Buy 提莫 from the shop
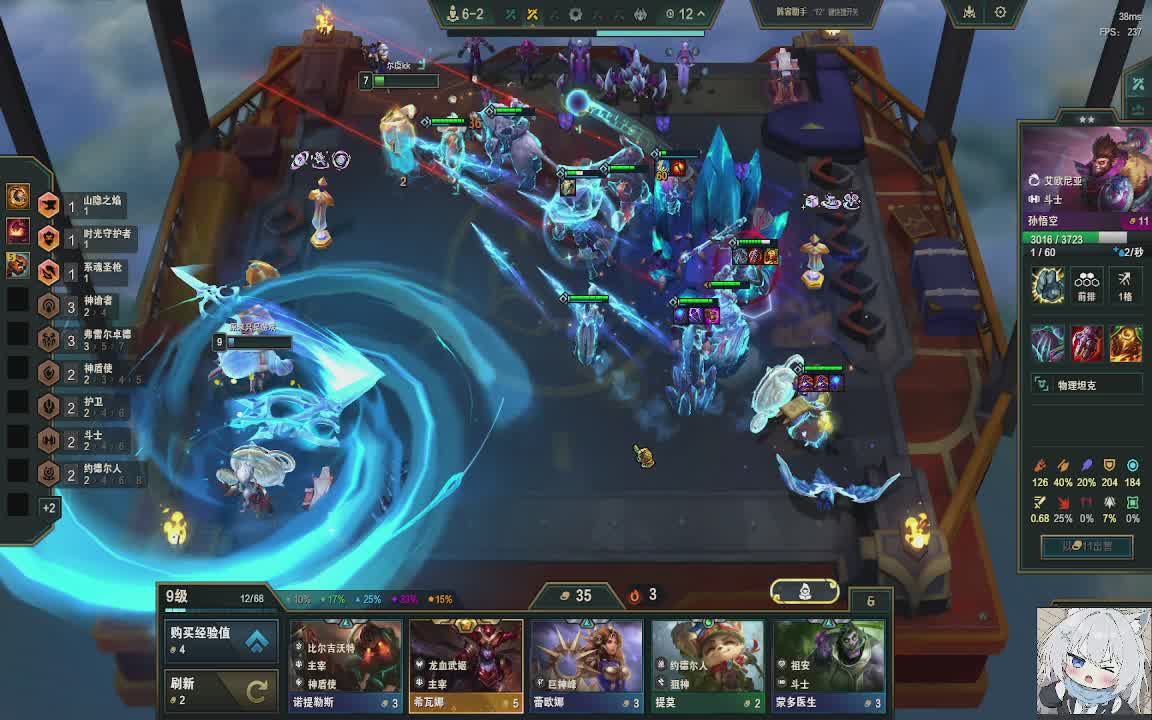Screen dimensions: 1152x720 [708, 664]
